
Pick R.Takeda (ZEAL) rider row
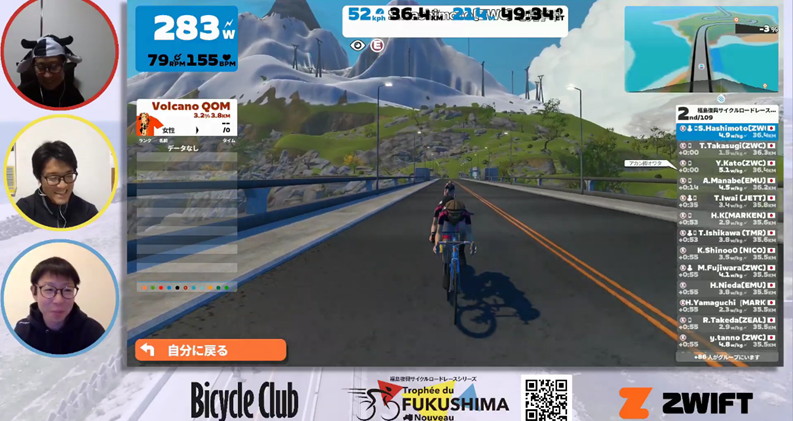coord(727,322)
